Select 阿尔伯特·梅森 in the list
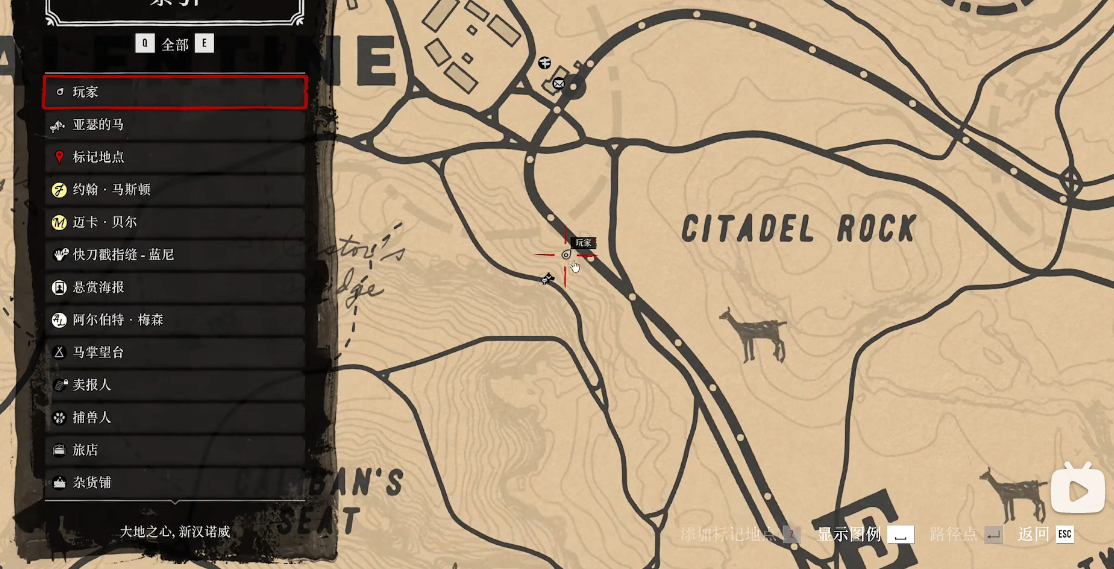The height and width of the screenshot is (569, 1114). coord(175,320)
